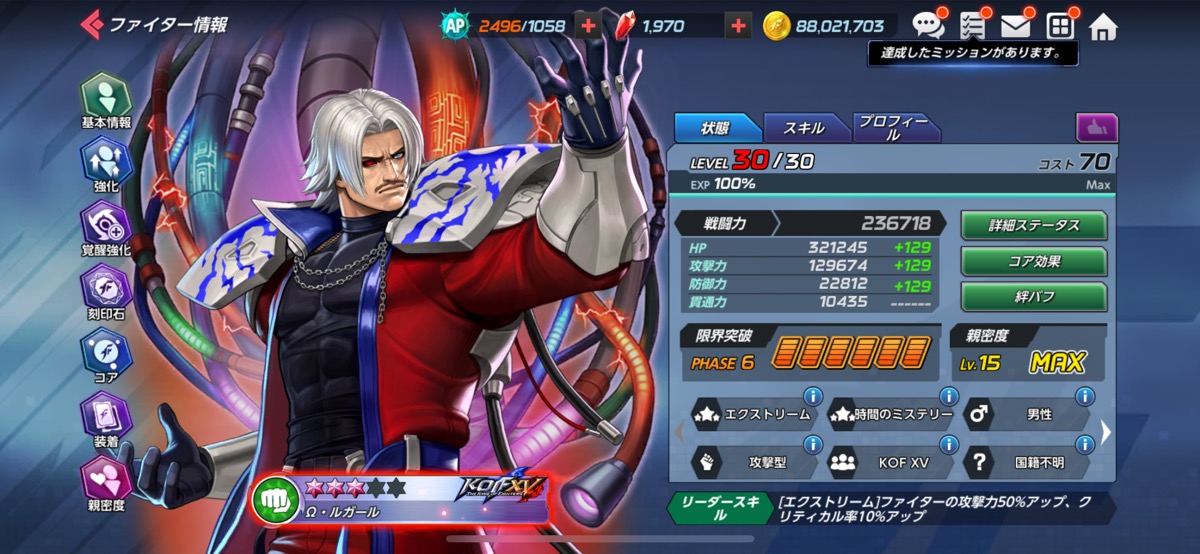Select the 強化 side menu icon

coord(105,162)
